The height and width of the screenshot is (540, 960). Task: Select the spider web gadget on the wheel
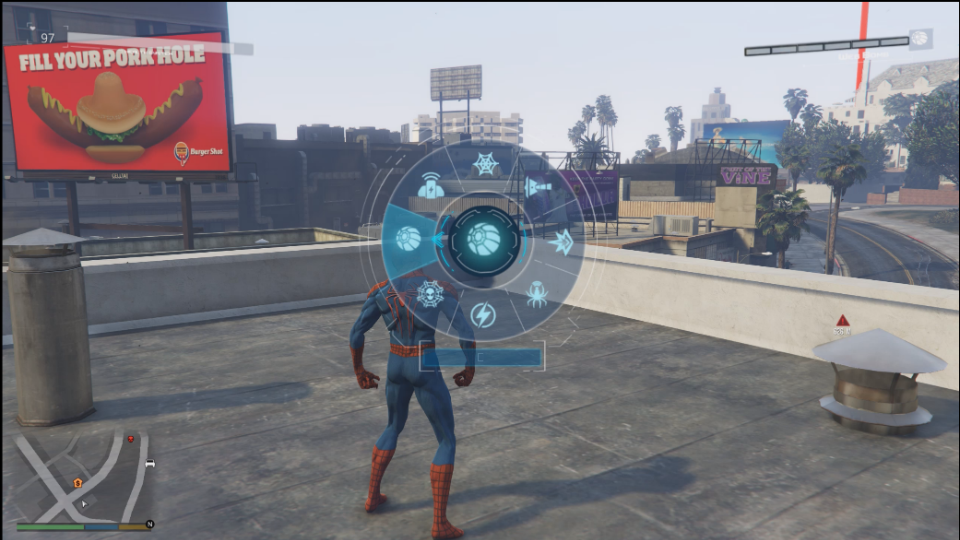[485, 164]
